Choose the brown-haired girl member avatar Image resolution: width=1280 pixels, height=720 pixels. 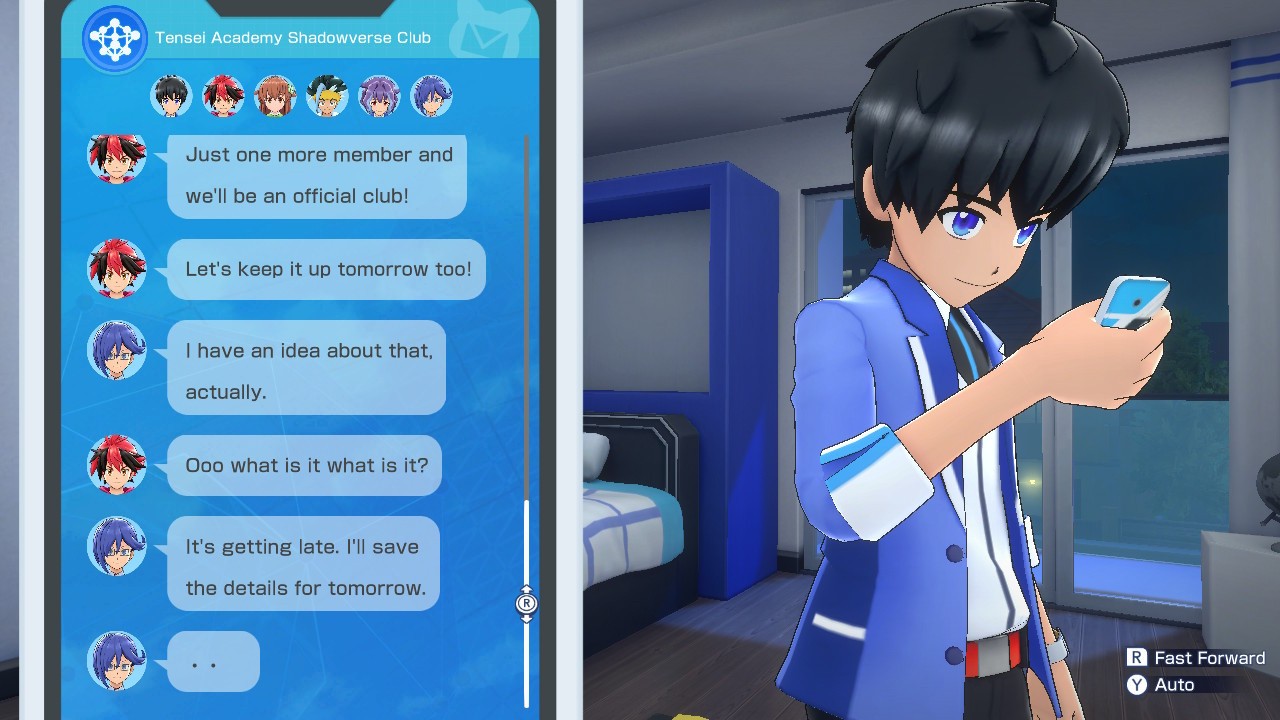tap(275, 96)
